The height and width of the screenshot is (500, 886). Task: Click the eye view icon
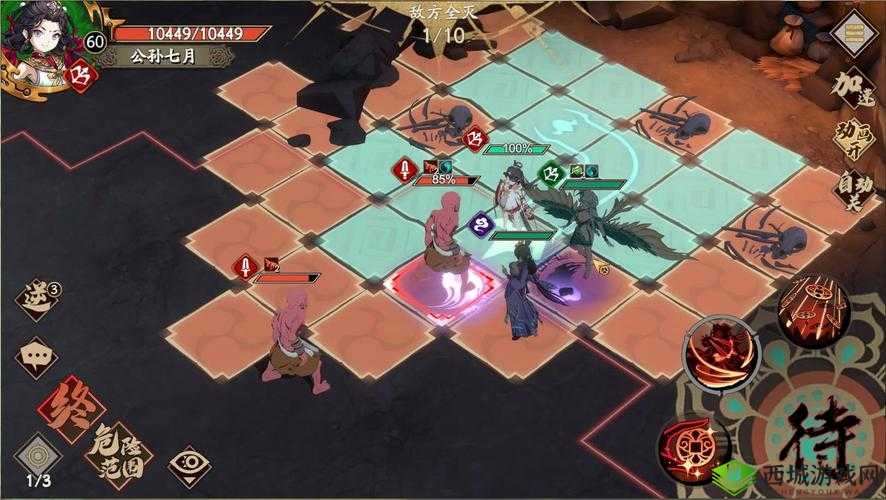click(186, 465)
